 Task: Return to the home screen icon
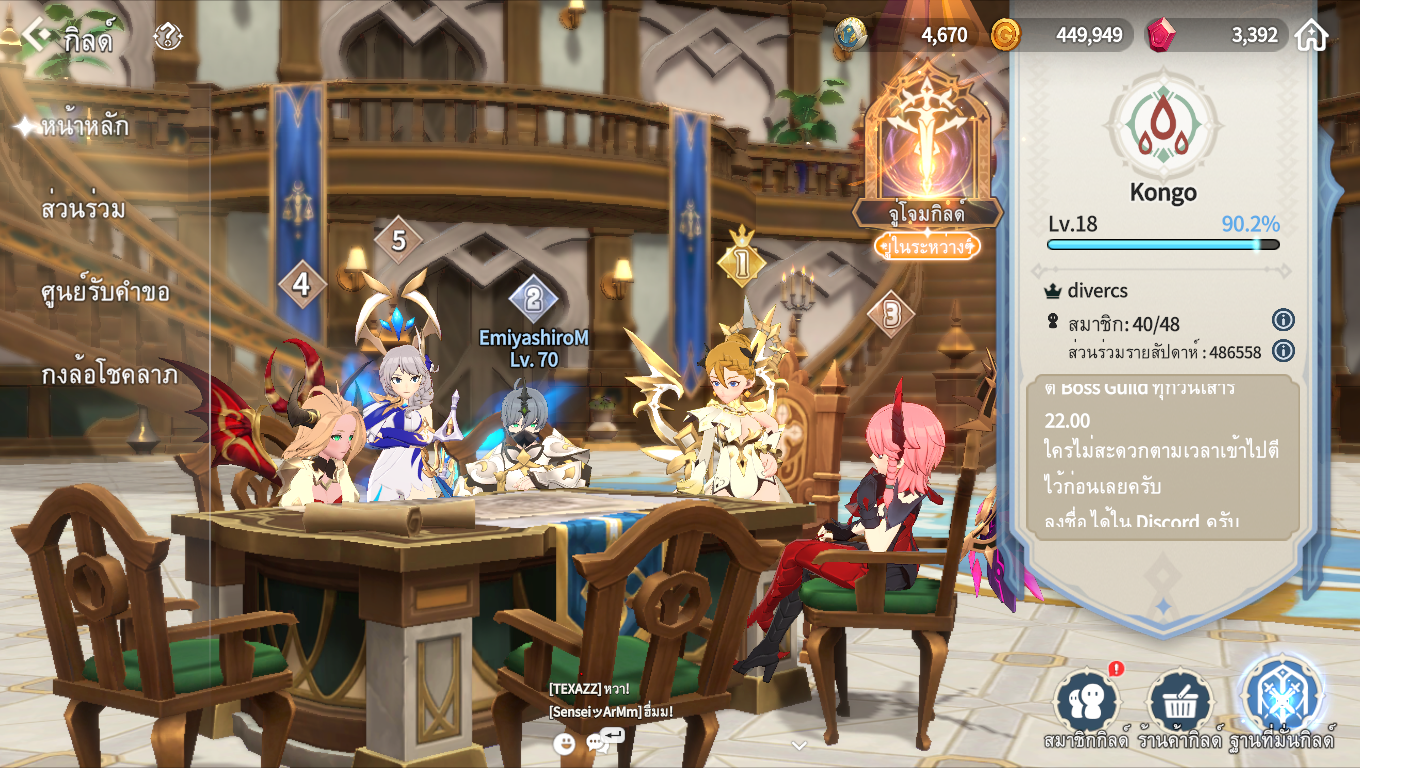click(x=1311, y=35)
